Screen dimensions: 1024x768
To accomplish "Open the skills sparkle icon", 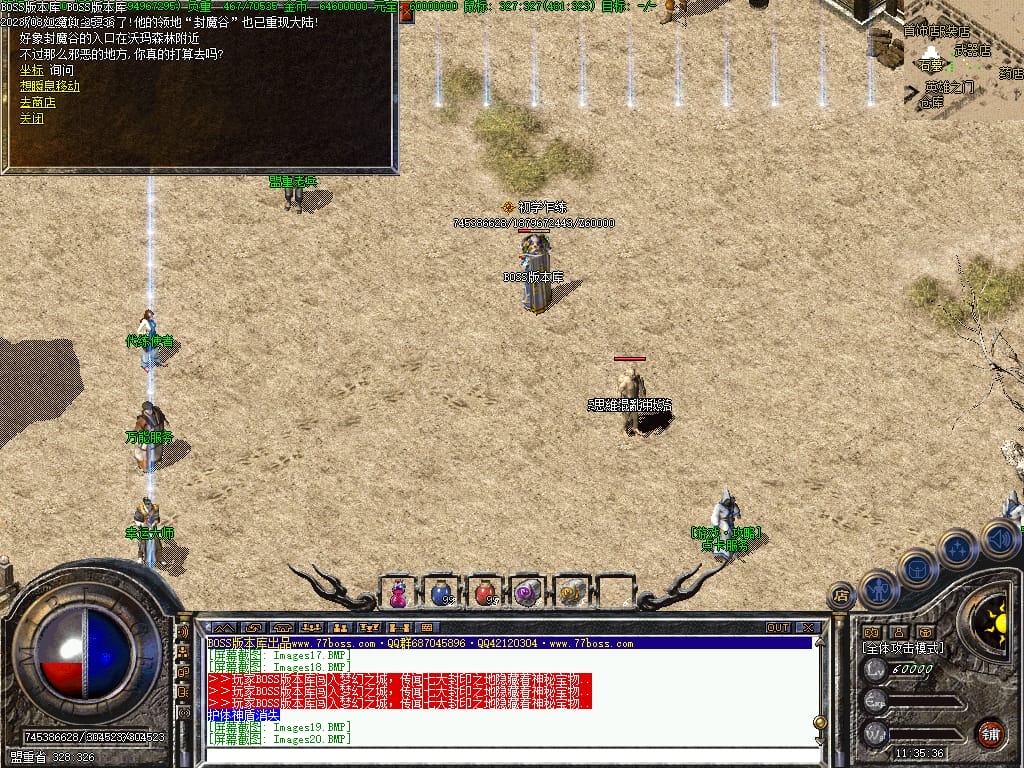I will 957,548.
